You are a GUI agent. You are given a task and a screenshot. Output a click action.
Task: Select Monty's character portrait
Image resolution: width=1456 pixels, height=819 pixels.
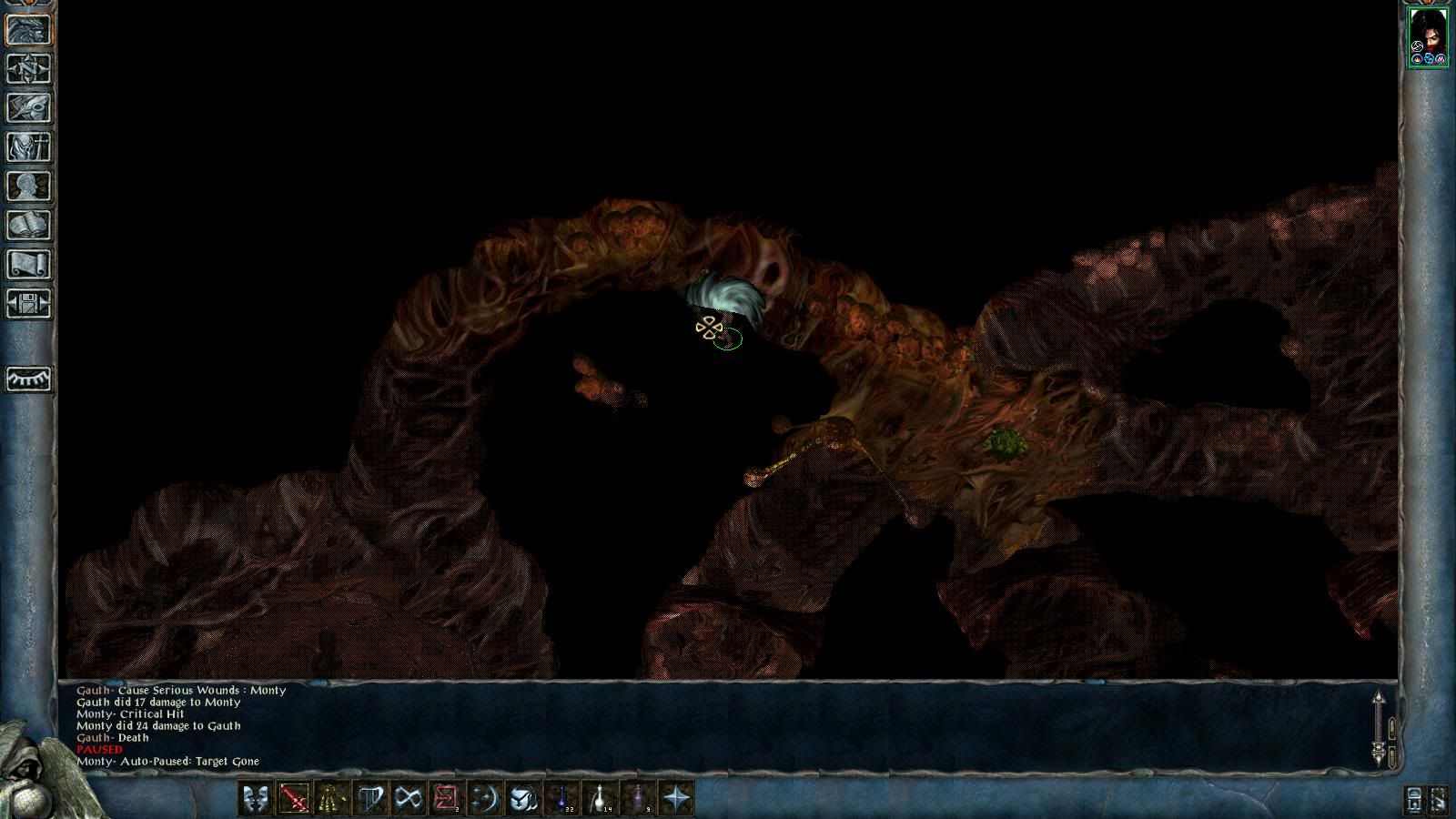[x=1427, y=35]
